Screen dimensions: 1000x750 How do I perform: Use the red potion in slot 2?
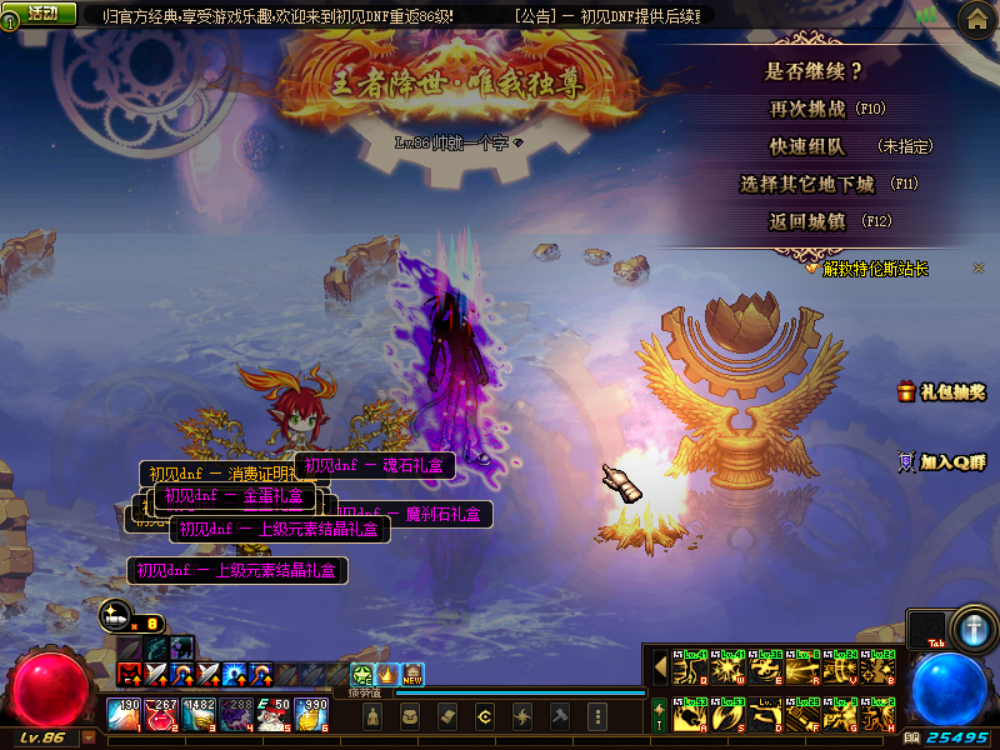point(160,714)
